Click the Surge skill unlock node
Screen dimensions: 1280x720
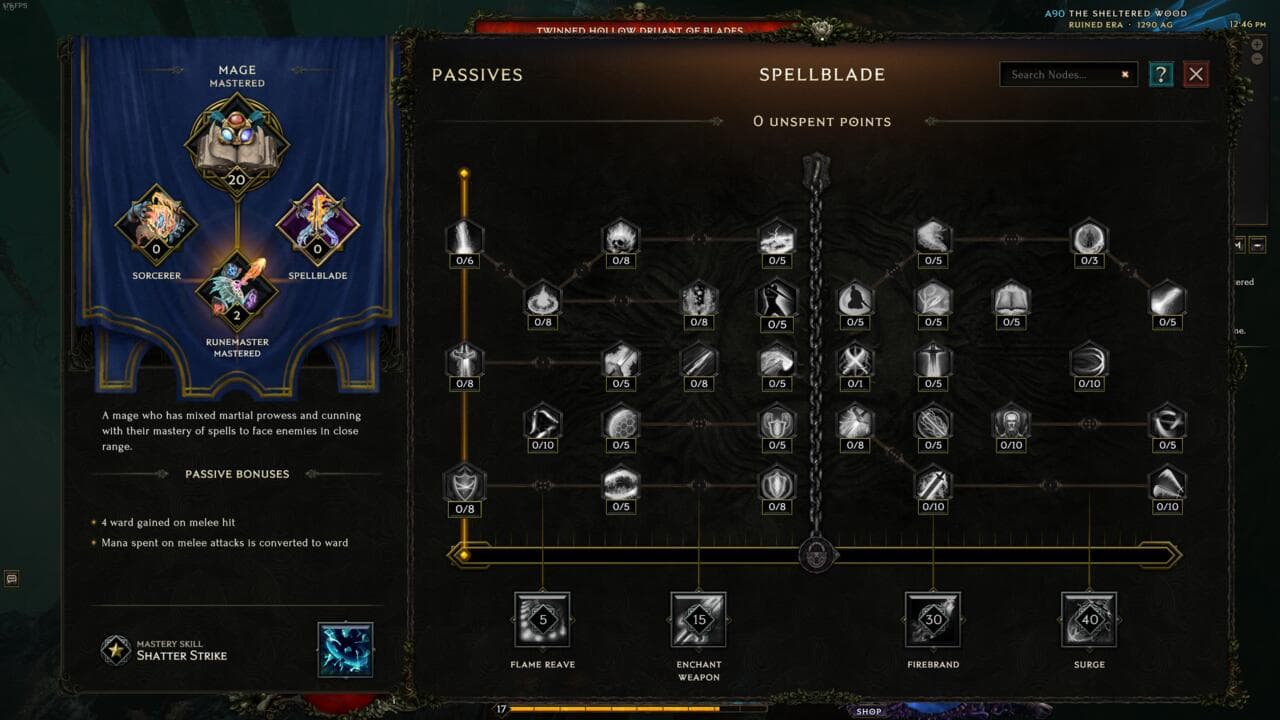coord(1089,620)
